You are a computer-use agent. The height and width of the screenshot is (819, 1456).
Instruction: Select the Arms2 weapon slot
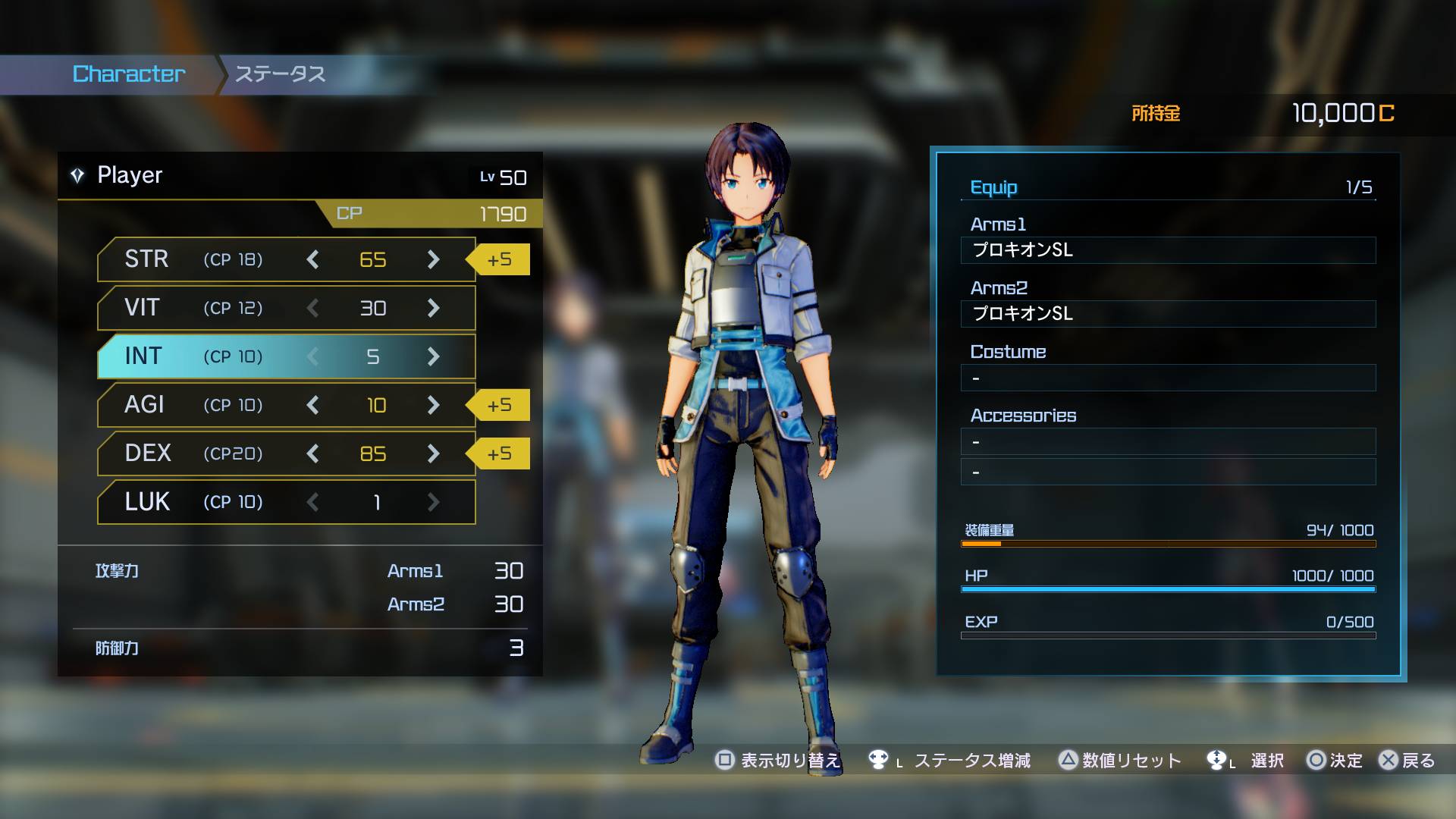point(1168,314)
